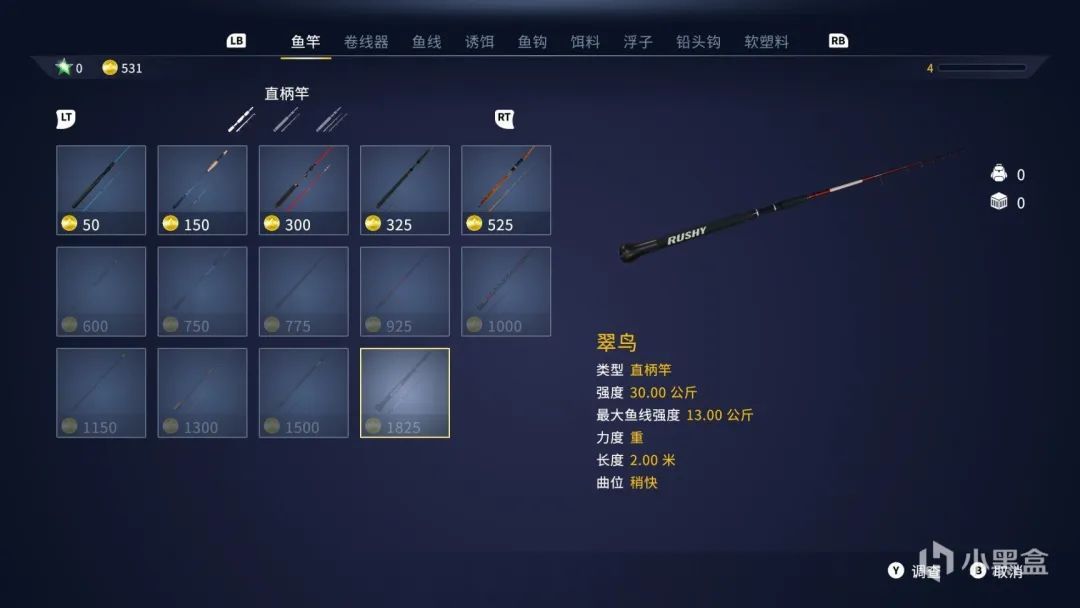
Task: Select the 325 coin rod slot
Action: coord(404,190)
